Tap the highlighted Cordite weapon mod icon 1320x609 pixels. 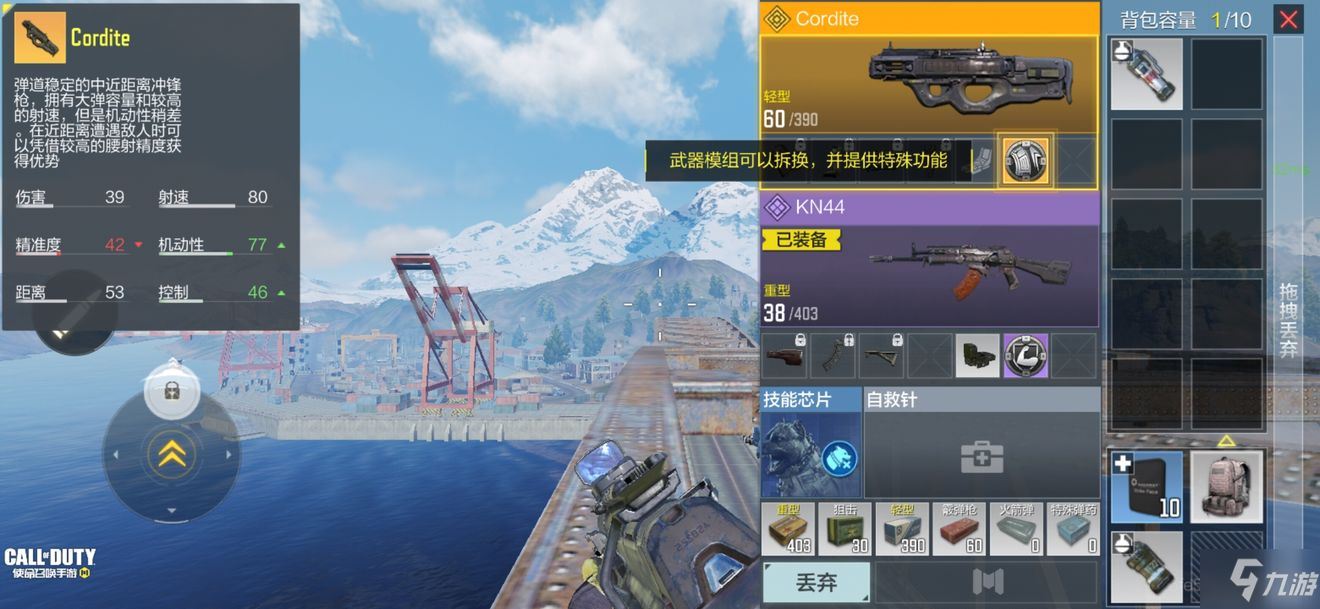pos(1025,162)
